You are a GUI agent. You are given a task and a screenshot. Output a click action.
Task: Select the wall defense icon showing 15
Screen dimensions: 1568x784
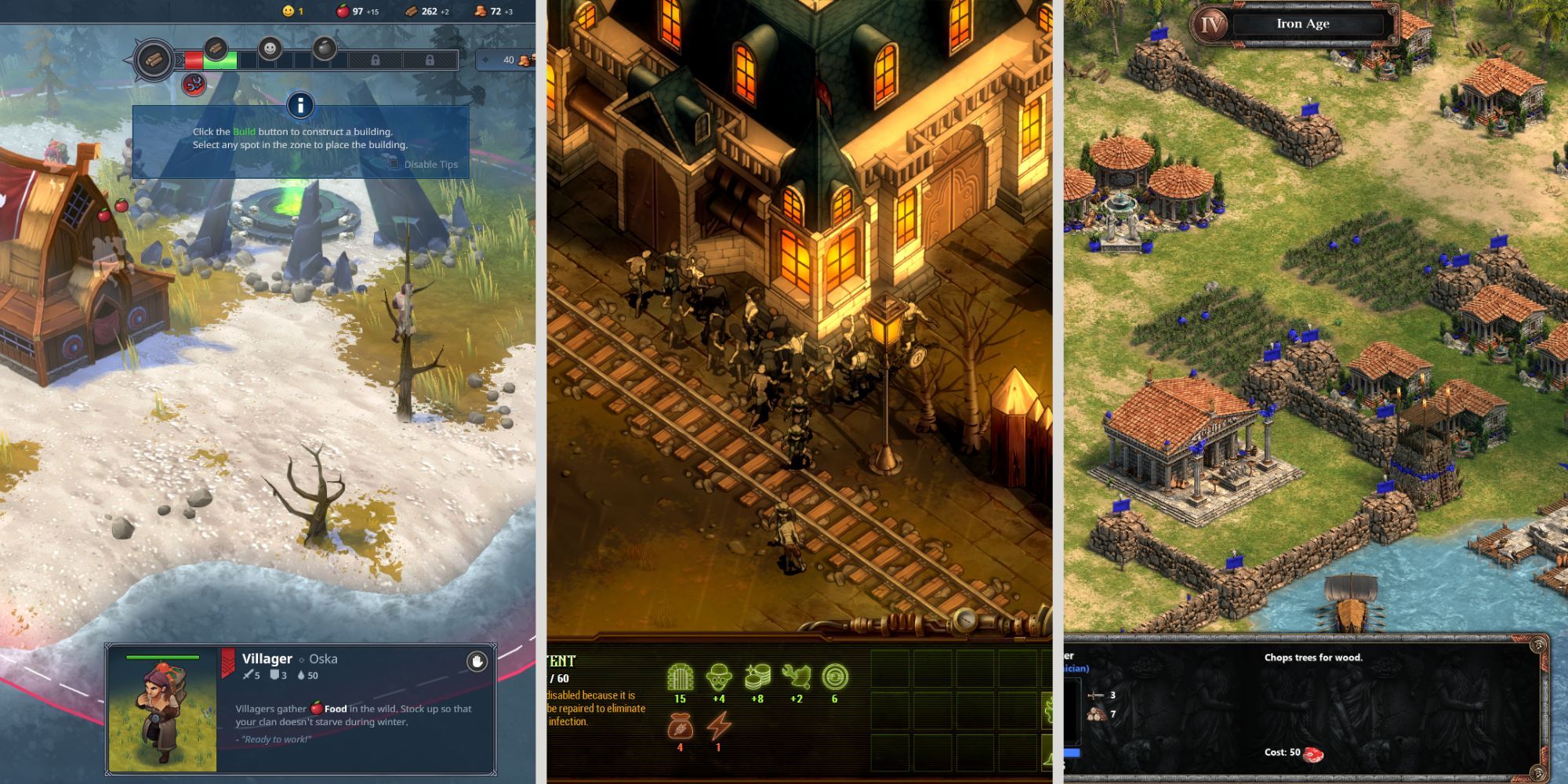click(x=680, y=677)
